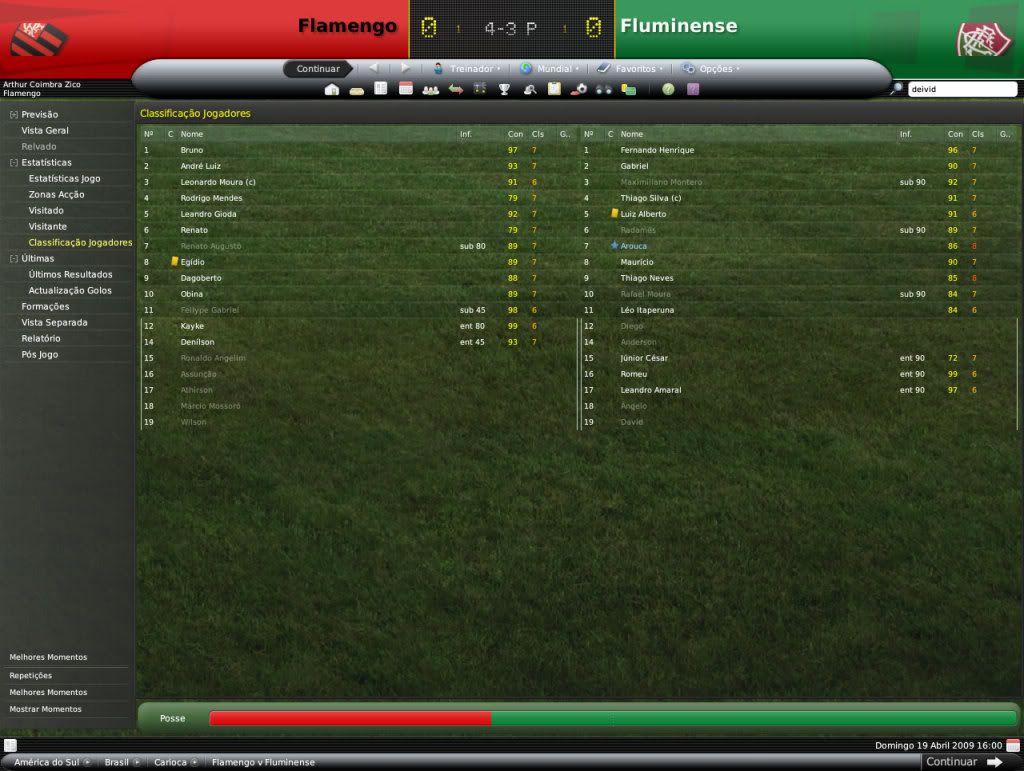
Task: Show the Zonas Acção view
Action: click(56, 195)
